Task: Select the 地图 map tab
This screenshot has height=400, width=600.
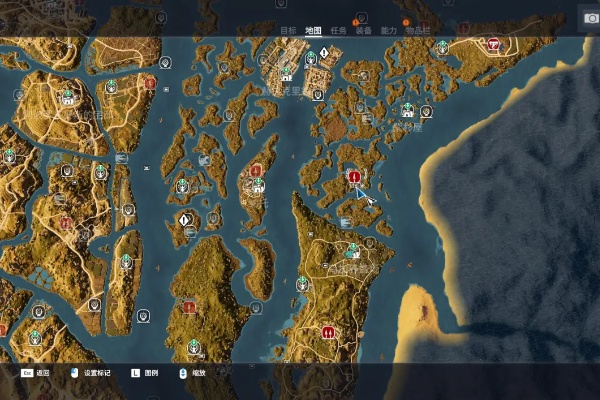Action: point(313,31)
